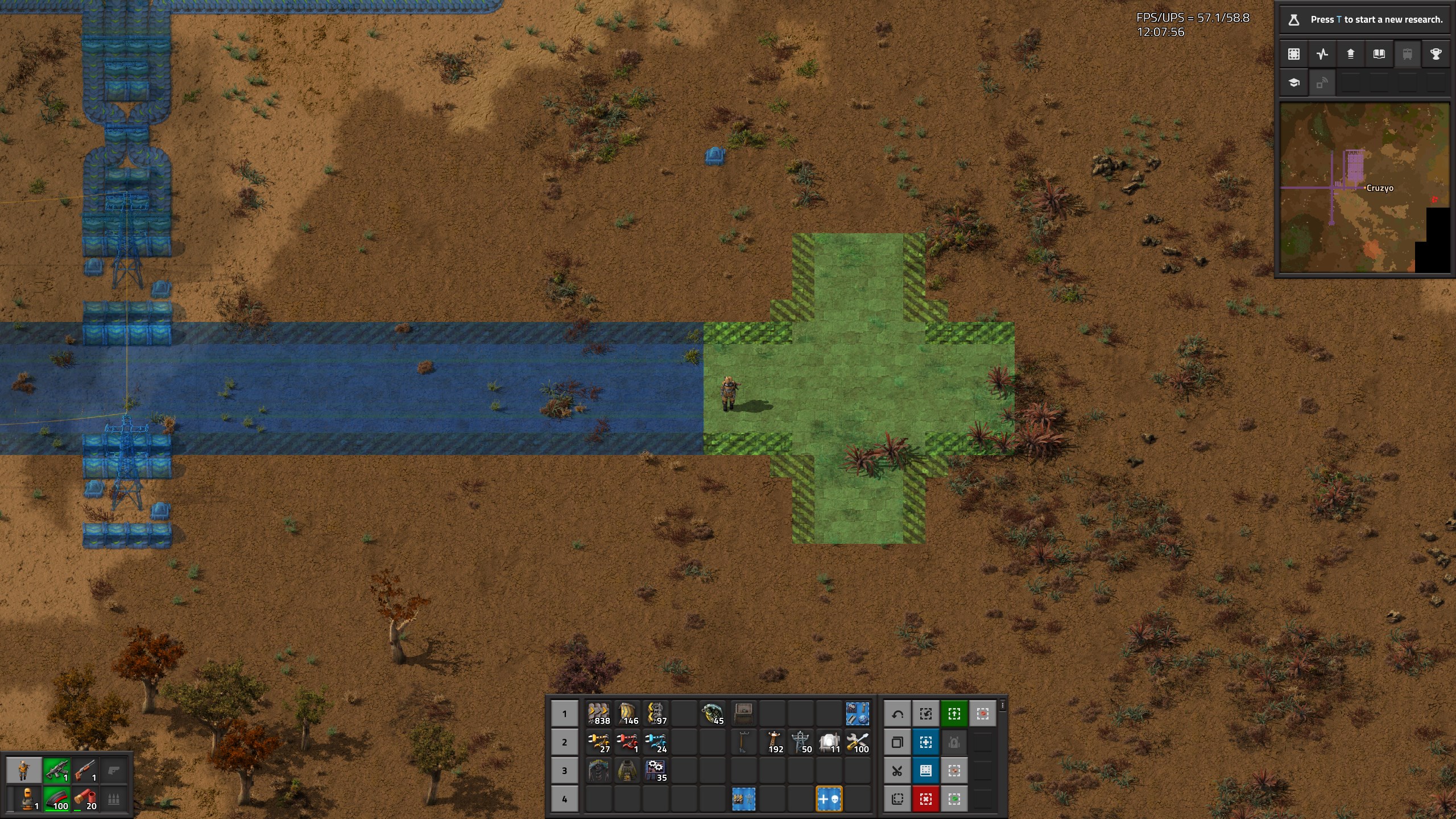Select the blueprint with the skull icon
This screenshot has width=1456, height=819.
pos(829,799)
